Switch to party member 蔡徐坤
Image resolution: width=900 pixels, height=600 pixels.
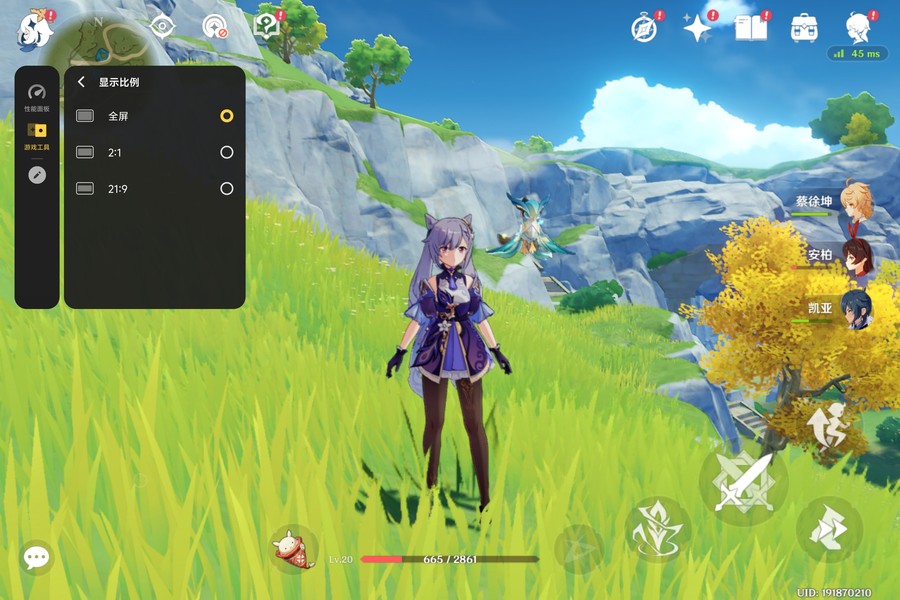pyautogui.click(x=855, y=202)
